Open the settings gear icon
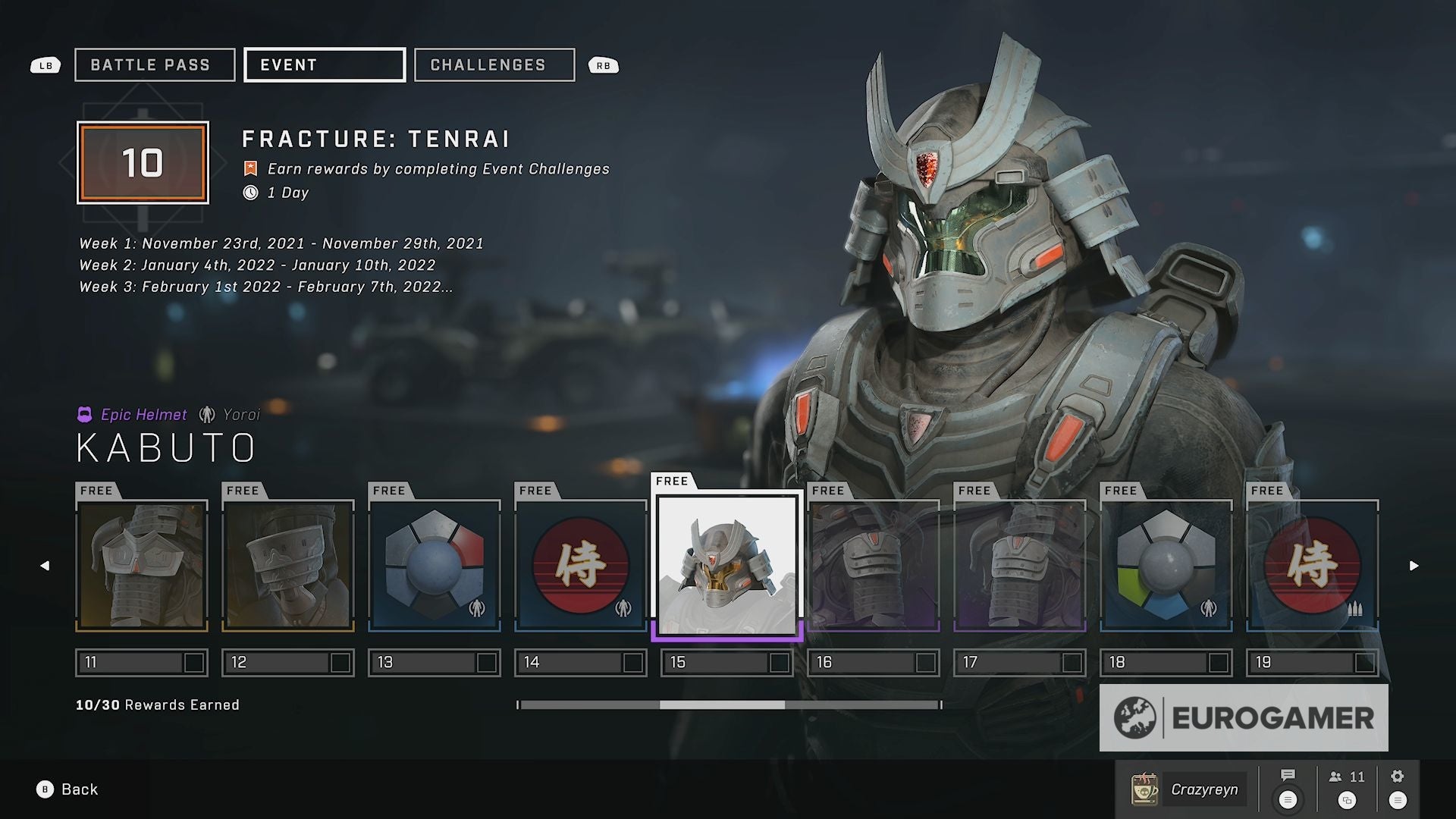Image resolution: width=1456 pixels, height=819 pixels. click(1398, 787)
